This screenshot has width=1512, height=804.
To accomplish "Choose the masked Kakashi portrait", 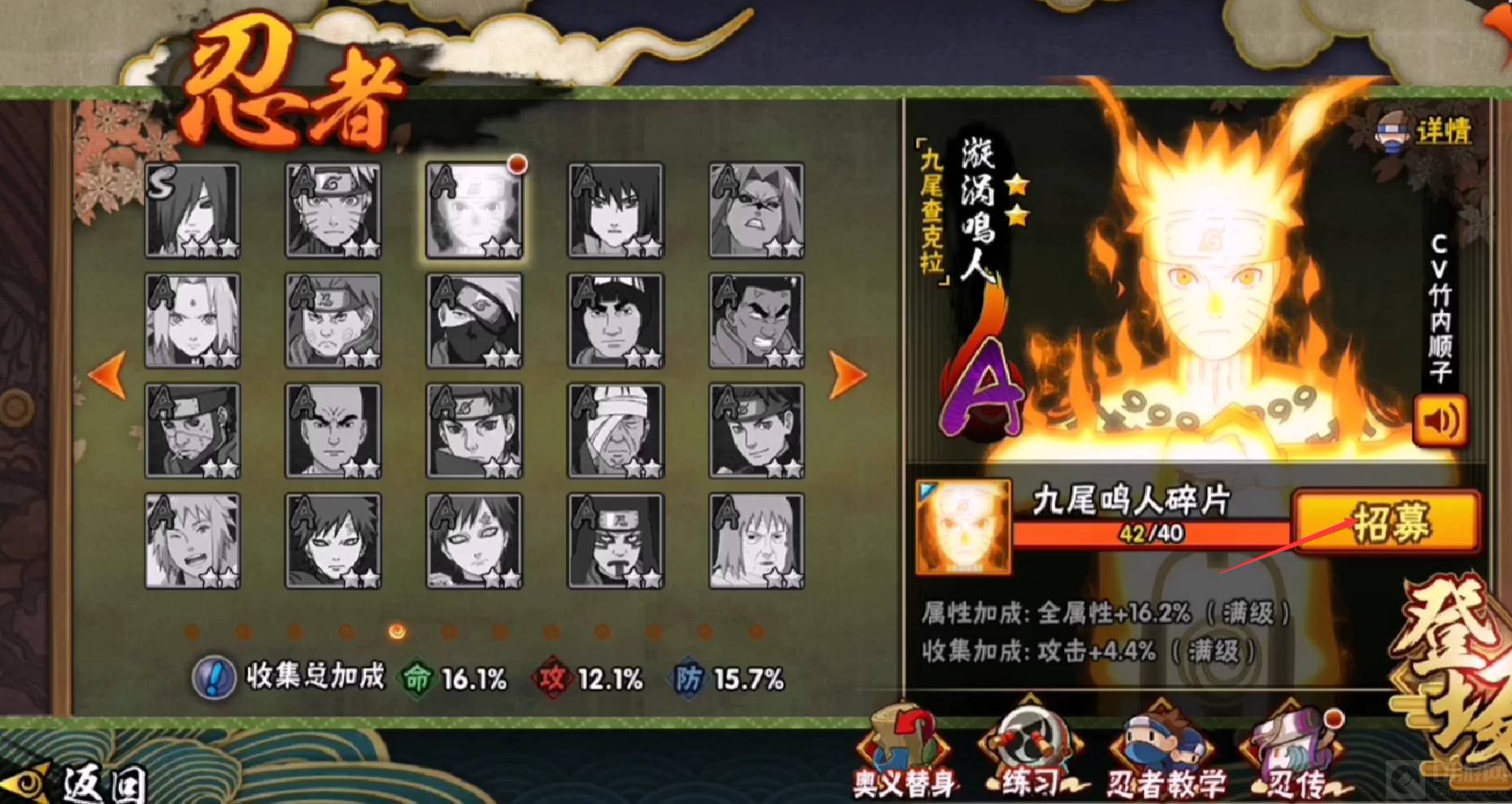I will point(474,320).
